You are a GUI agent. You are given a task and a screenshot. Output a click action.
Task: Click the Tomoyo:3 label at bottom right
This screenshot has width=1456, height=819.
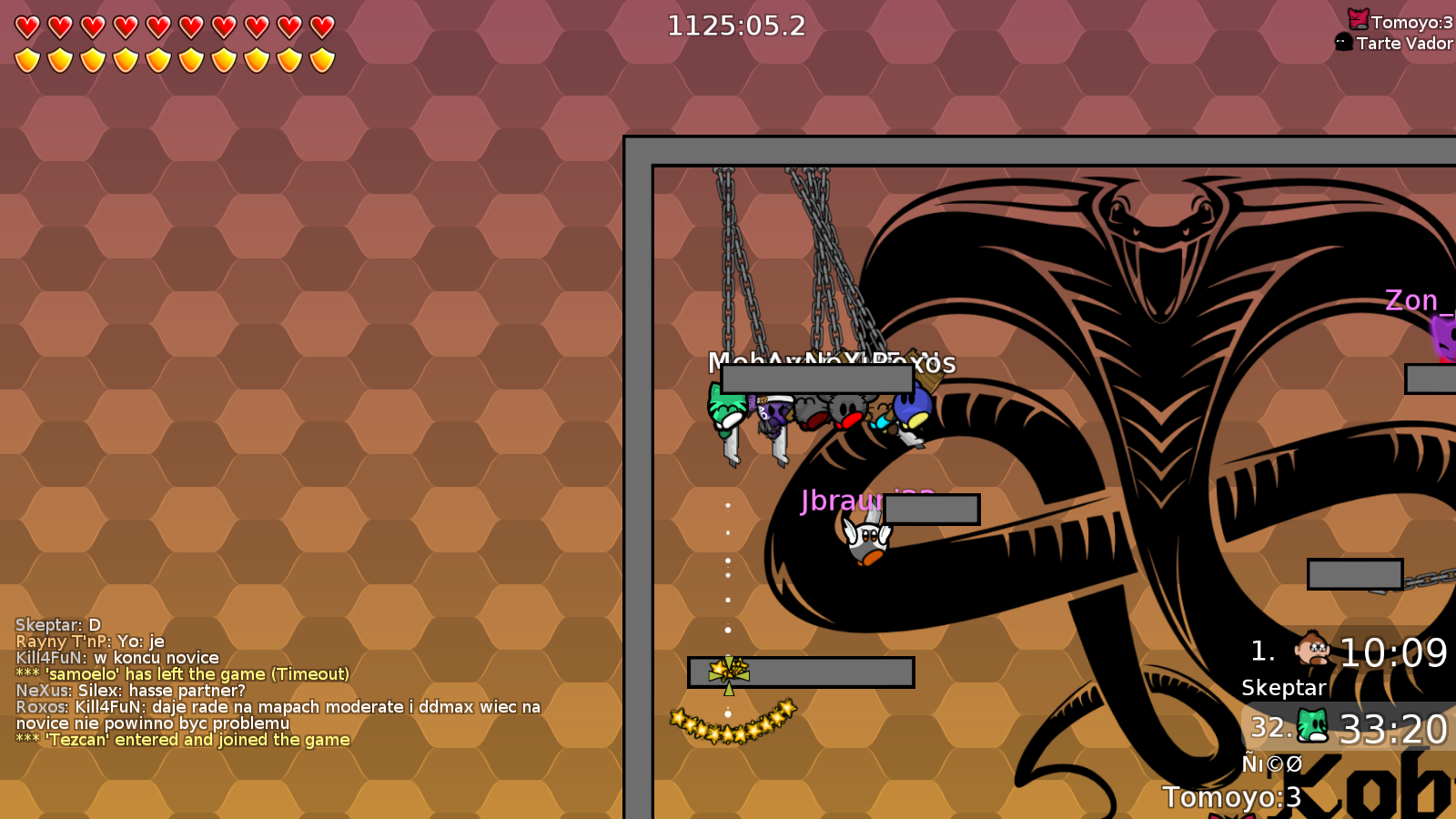1230,795
